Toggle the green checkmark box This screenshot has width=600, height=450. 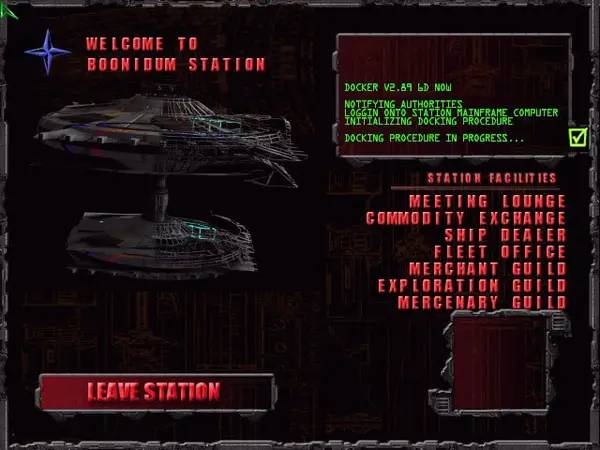point(578,137)
